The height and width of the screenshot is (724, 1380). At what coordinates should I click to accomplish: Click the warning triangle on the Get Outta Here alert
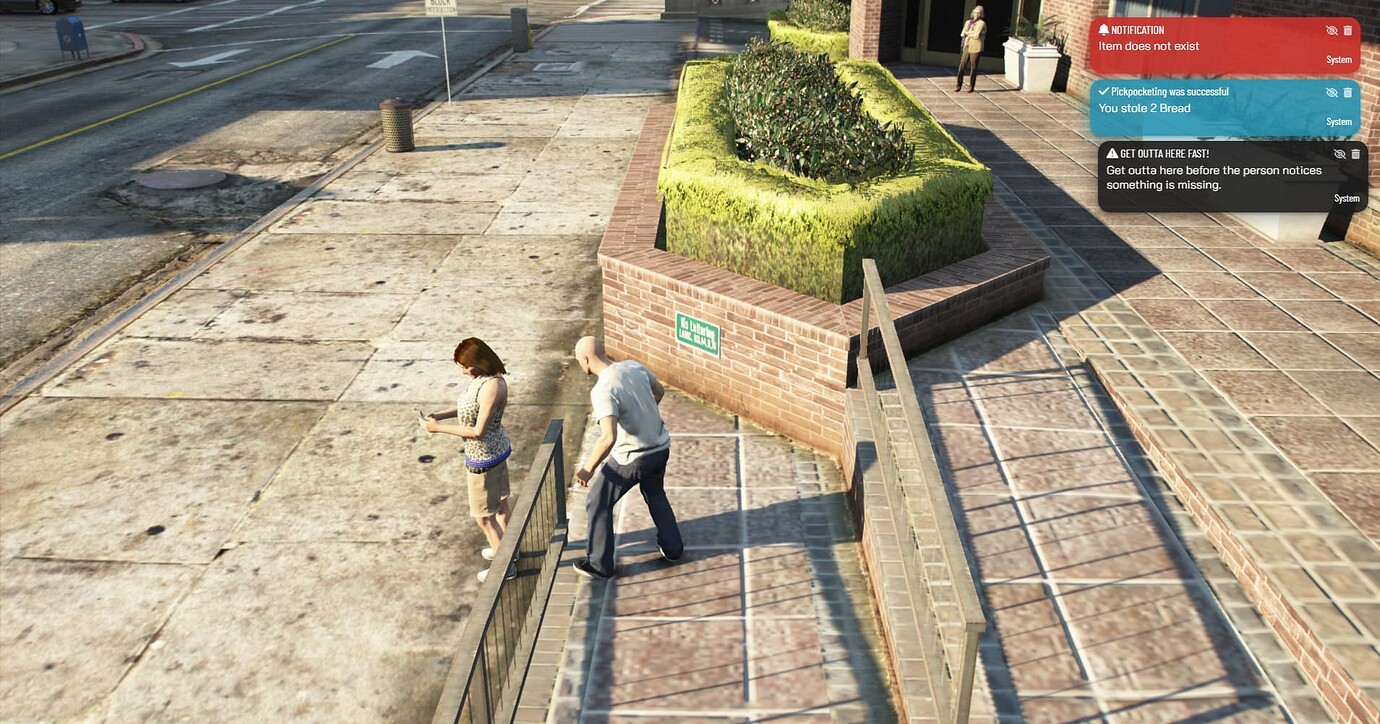(1110, 153)
